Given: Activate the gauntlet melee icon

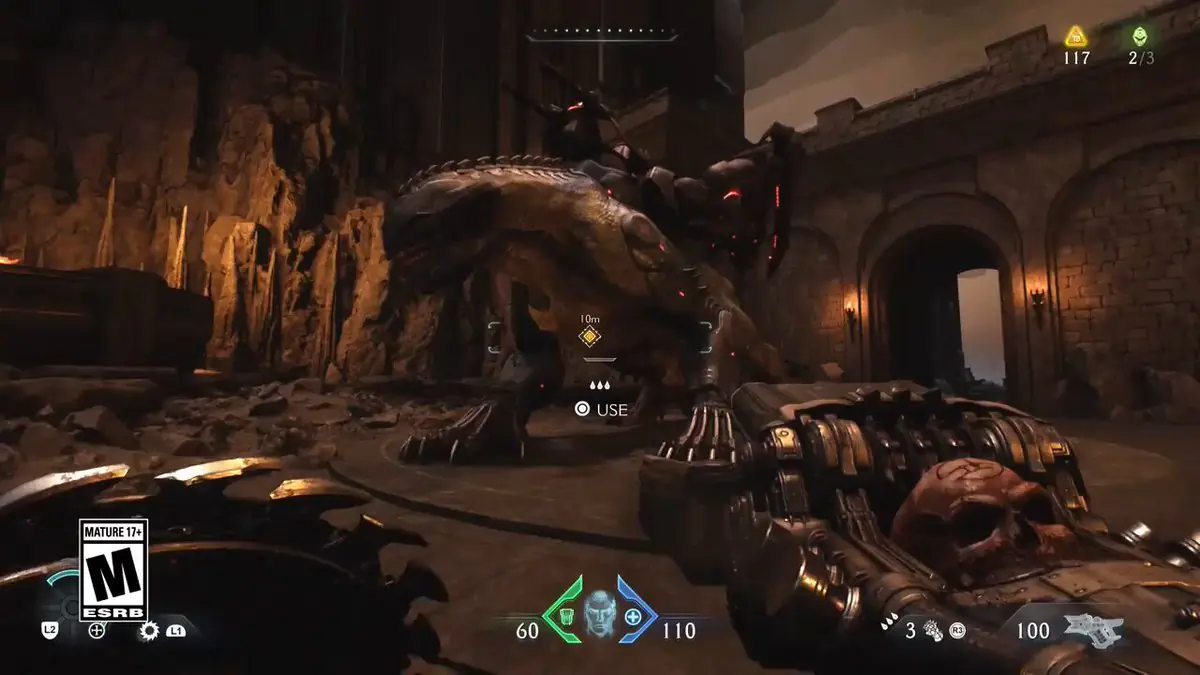Looking at the screenshot, I should point(934,630).
